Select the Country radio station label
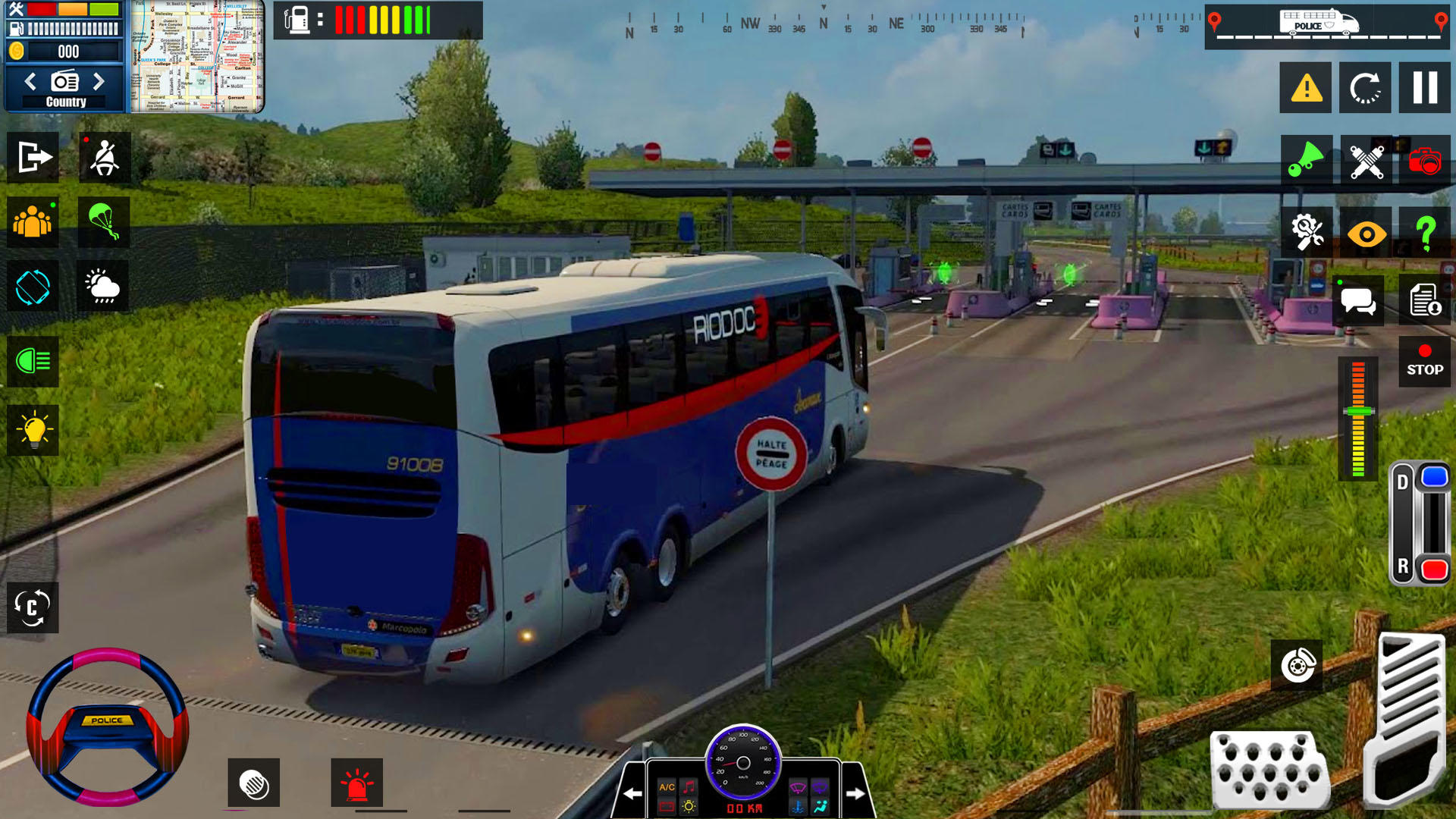1456x819 pixels. pyautogui.click(x=64, y=101)
